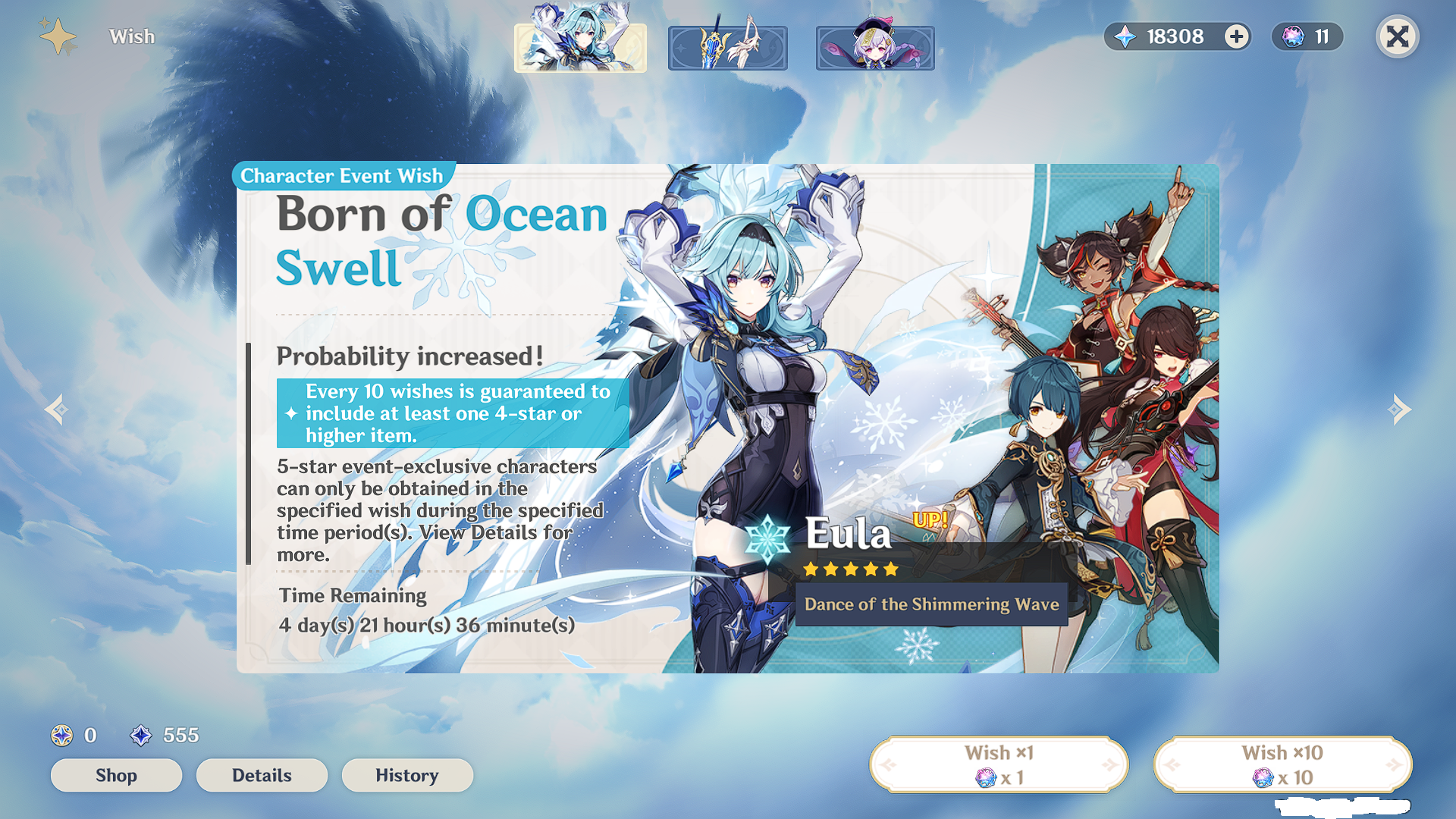Open the Primogem purchase with the plus button
1456x819 pixels.
1235,36
